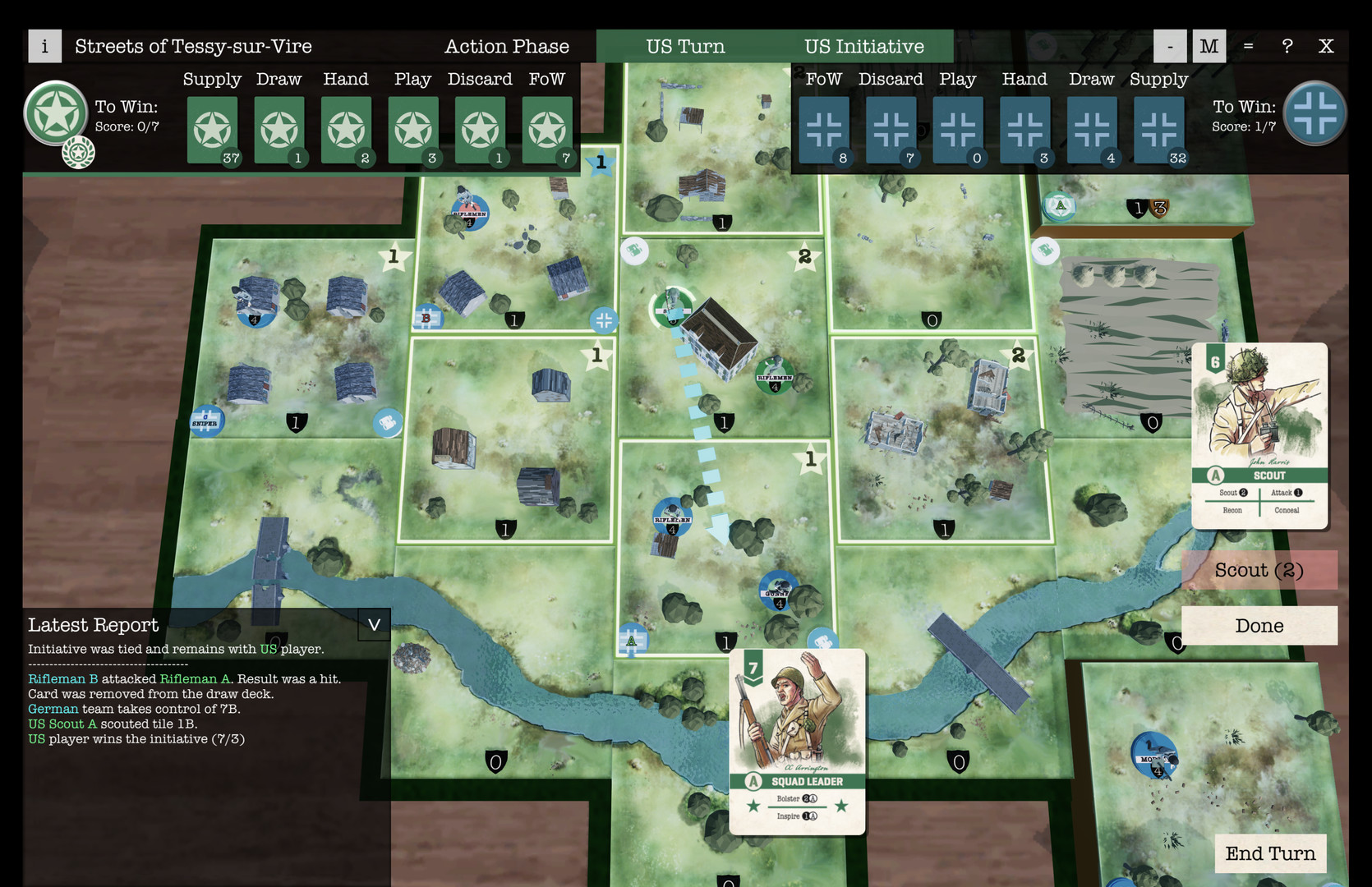The width and height of the screenshot is (1372, 887).
Task: Select the US Draw pile
Action: (x=279, y=130)
